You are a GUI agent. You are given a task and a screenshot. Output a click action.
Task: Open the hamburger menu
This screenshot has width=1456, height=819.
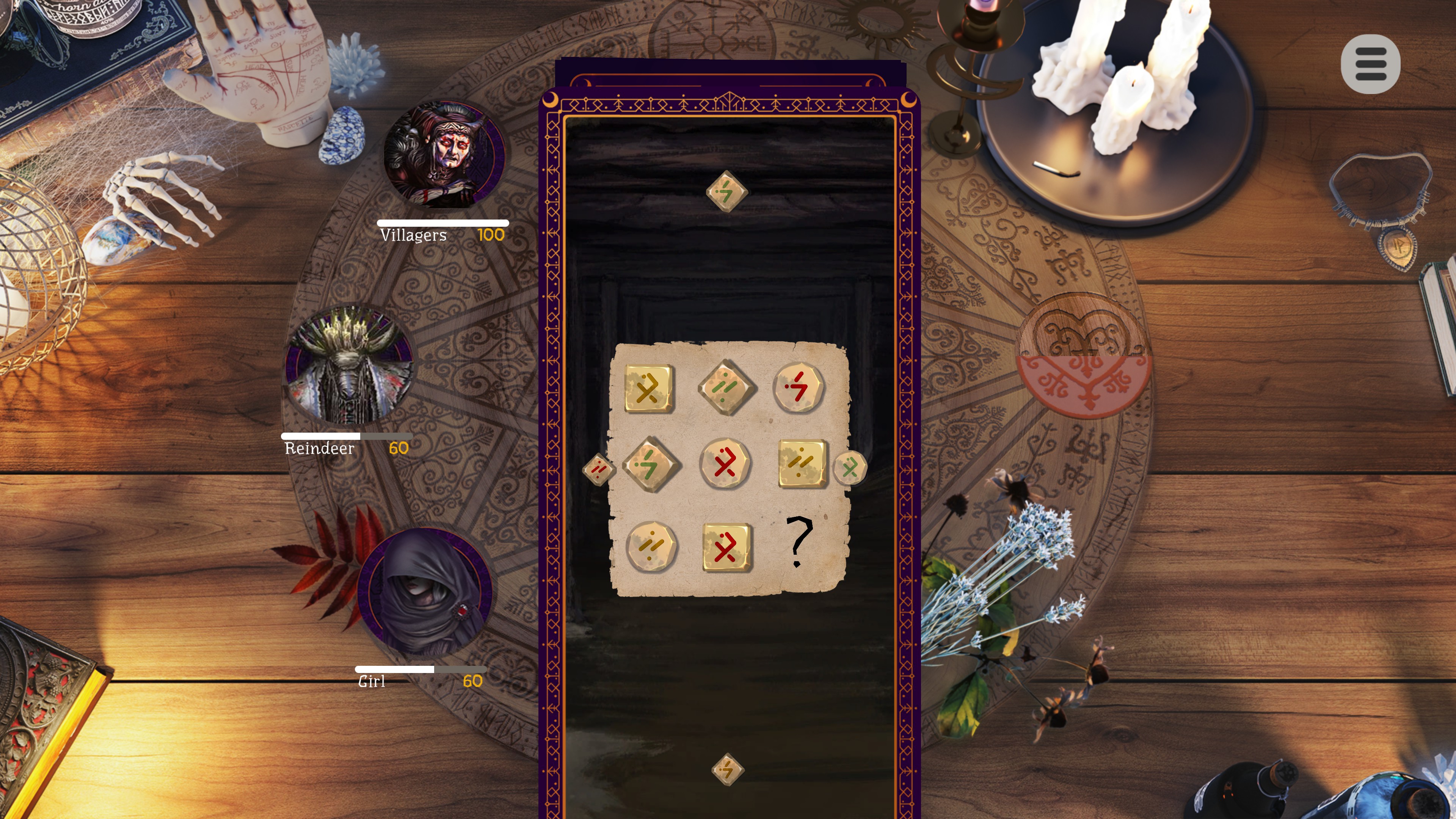(x=1370, y=64)
